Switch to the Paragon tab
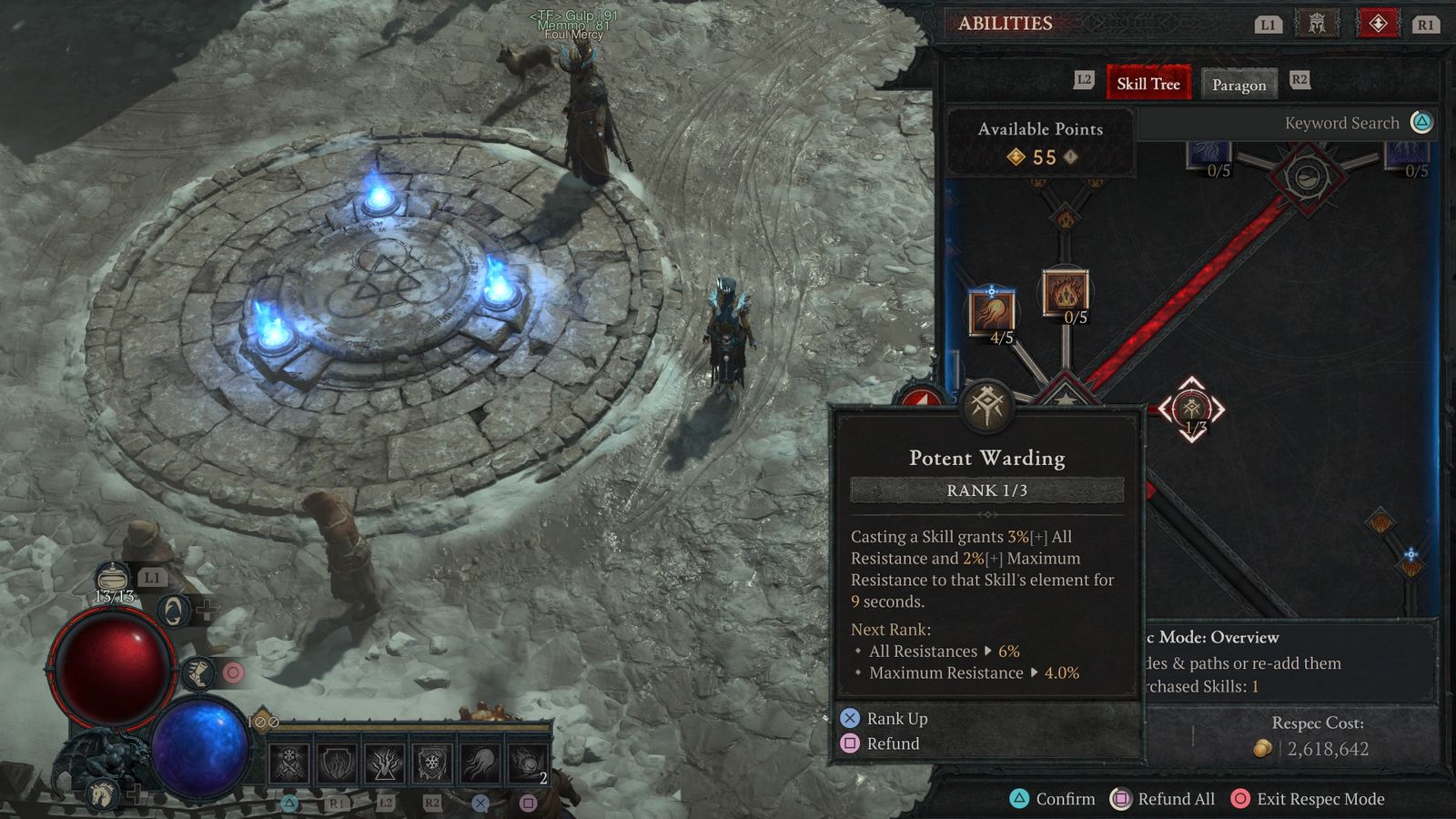1456x819 pixels. (x=1239, y=85)
